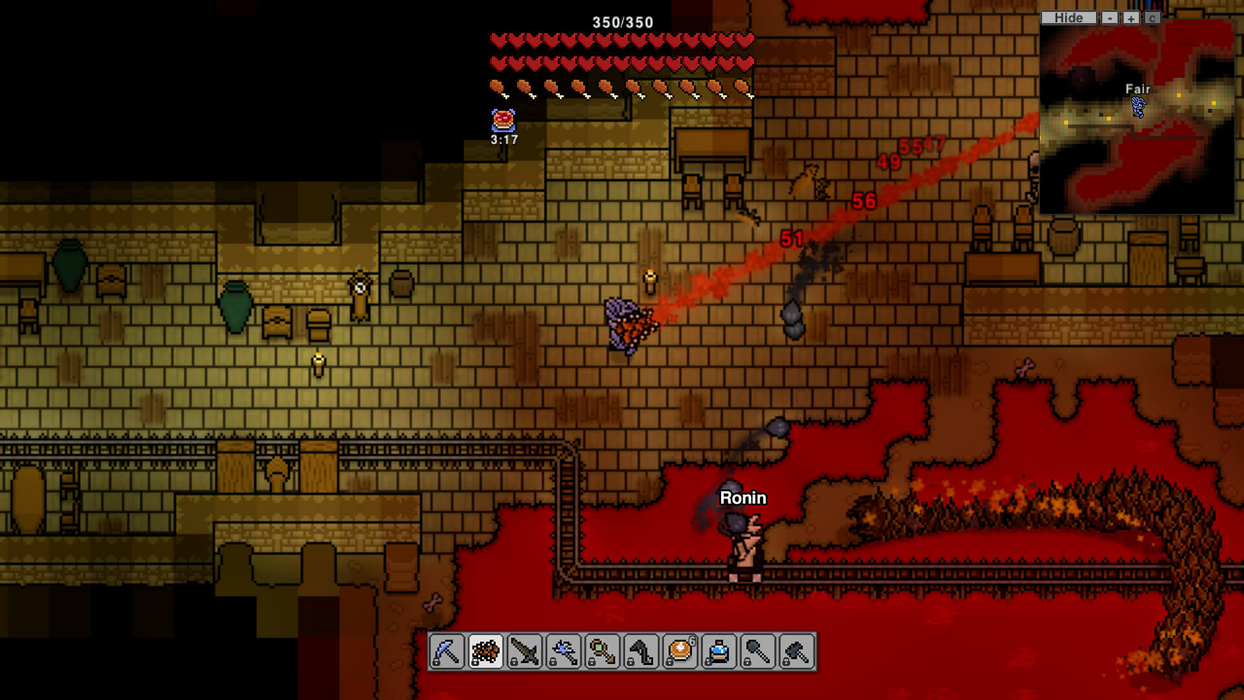1244x700 pixels.
Task: Zoom in the minimap with plus button
Action: pos(1131,17)
